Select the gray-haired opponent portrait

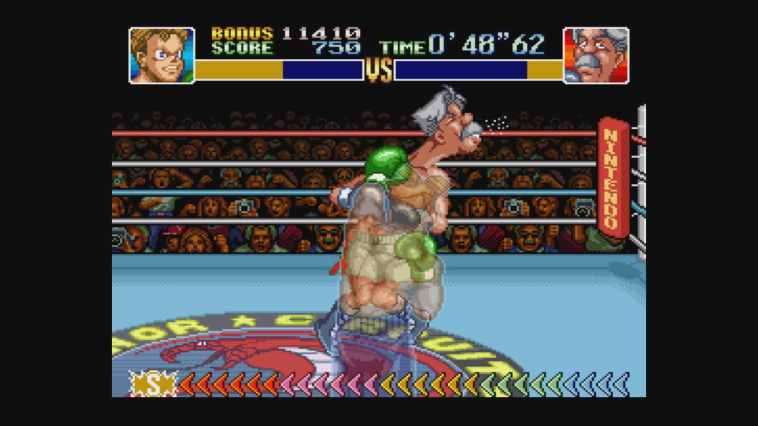[x=596, y=55]
